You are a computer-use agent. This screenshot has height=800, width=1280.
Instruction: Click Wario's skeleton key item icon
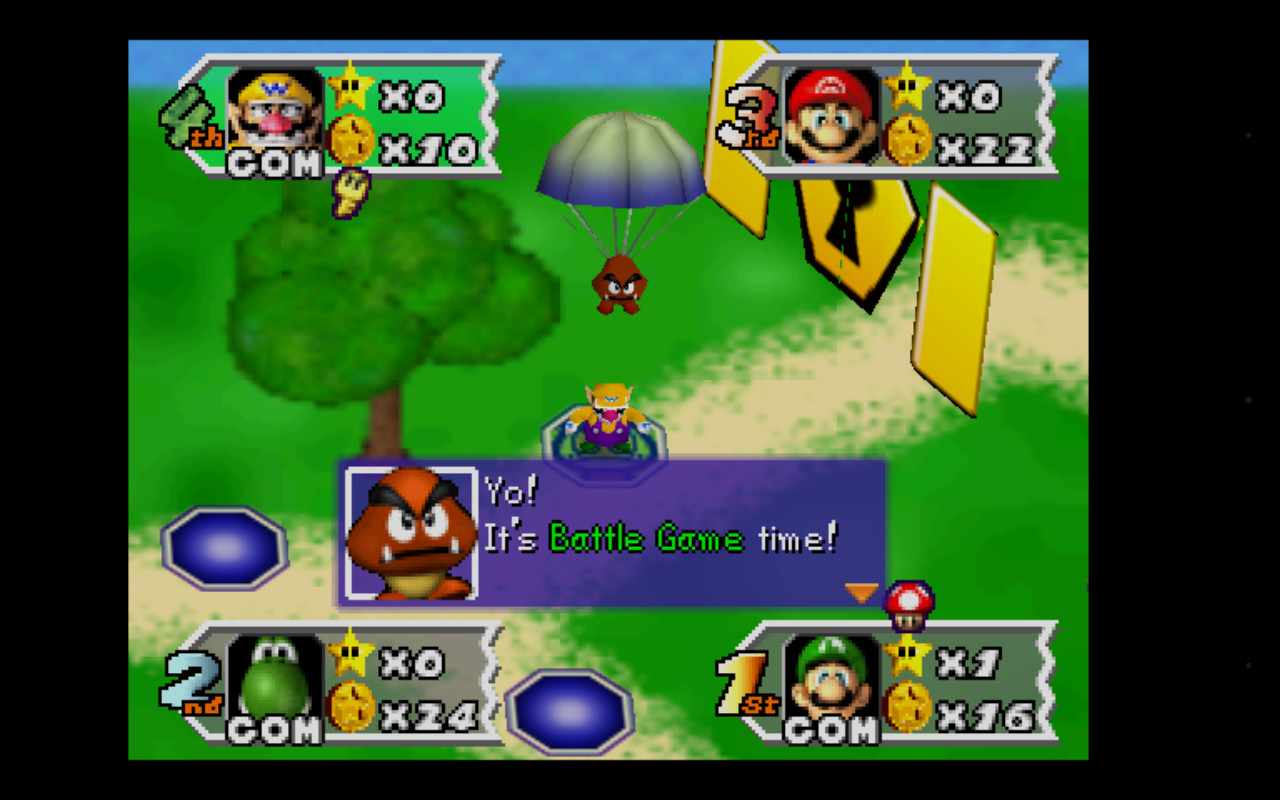(x=350, y=192)
